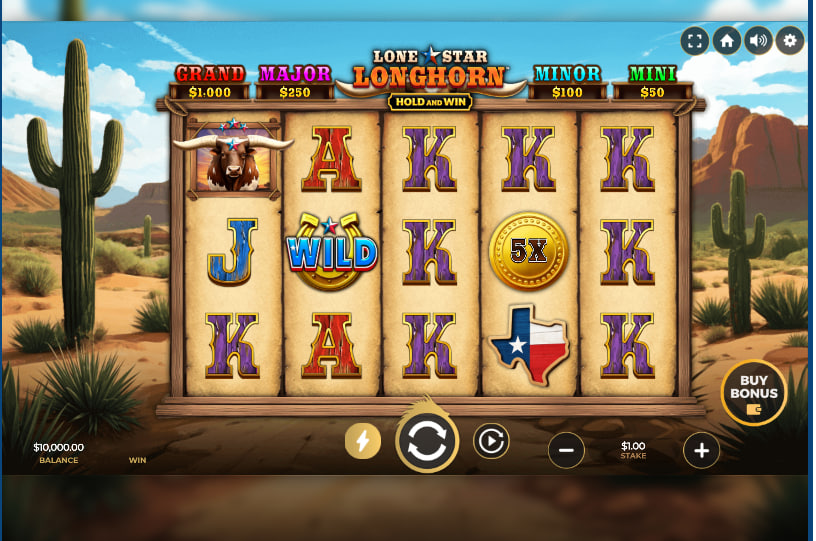Spin the reels
Screen dimensions: 816x541
coord(427,441)
